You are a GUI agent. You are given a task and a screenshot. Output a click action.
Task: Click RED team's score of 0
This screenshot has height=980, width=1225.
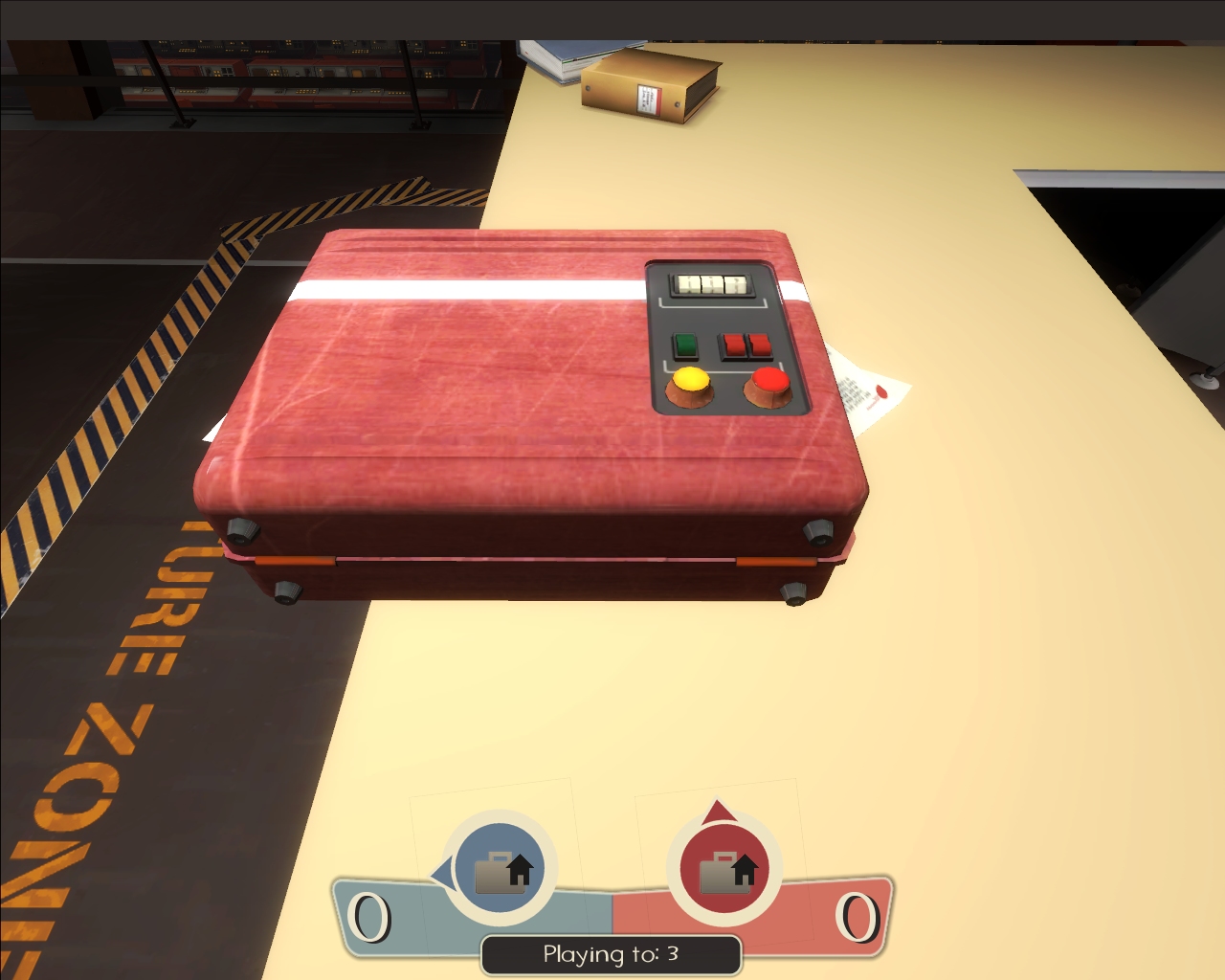[x=858, y=916]
